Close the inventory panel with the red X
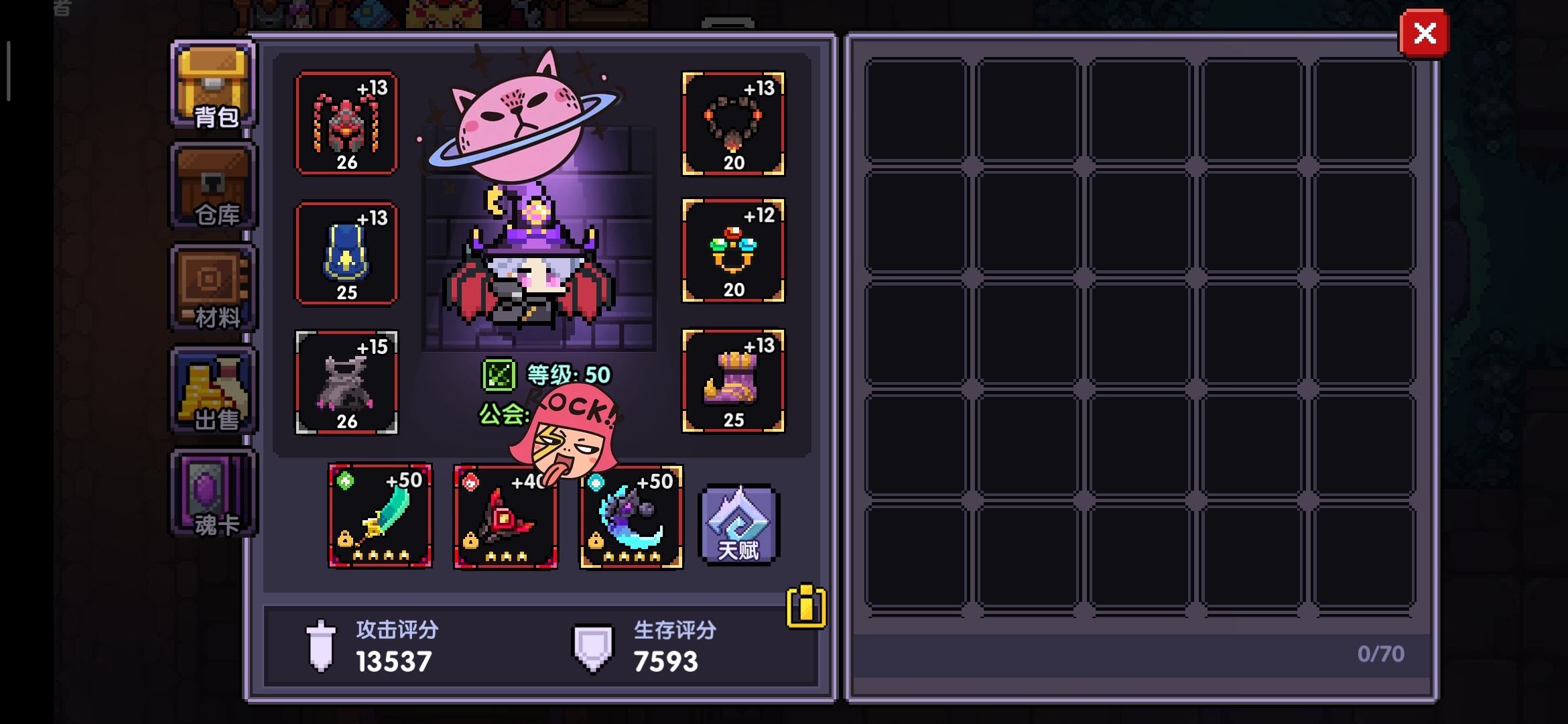This screenshot has width=1568, height=724. coord(1424,34)
